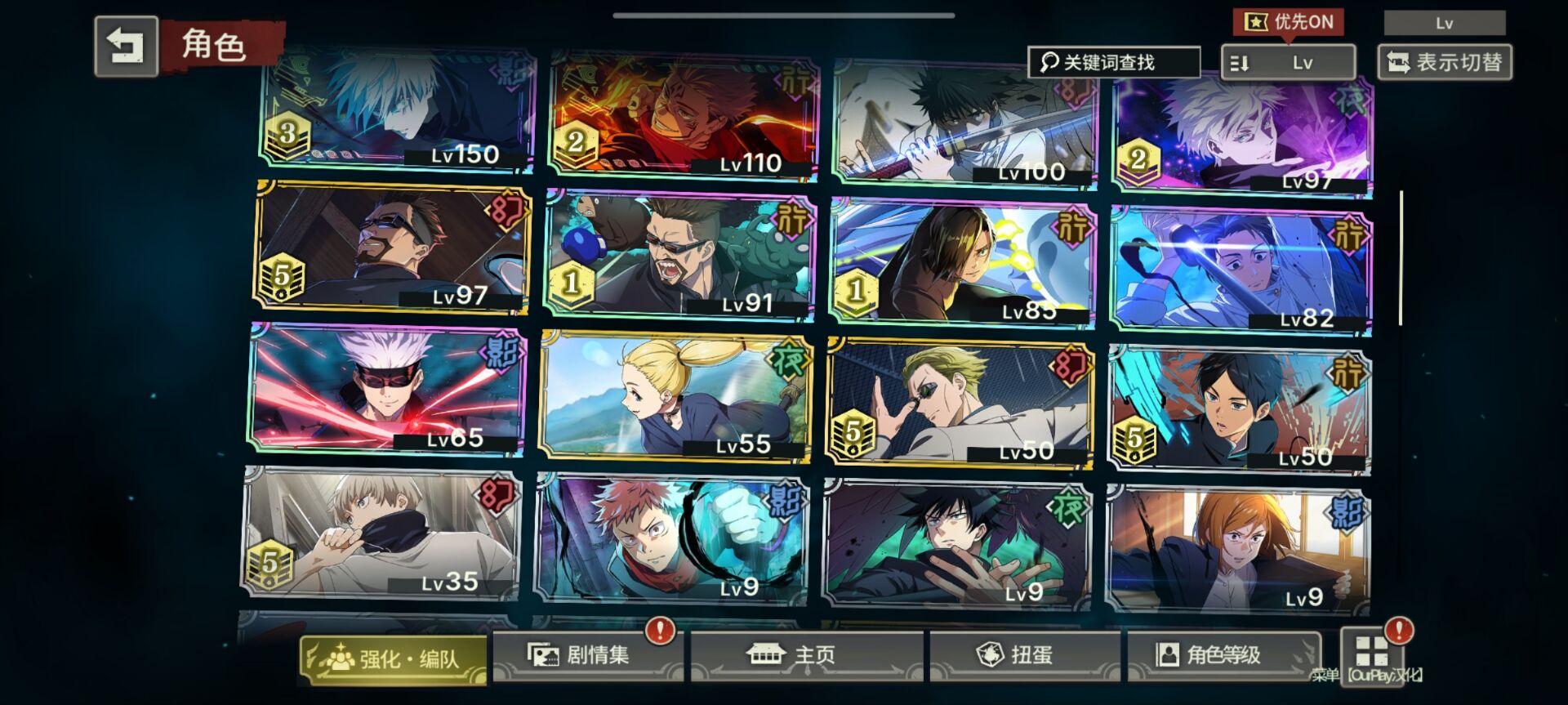Choose the Lv110 fiery character card
1568x705 pixels.
(x=684, y=116)
